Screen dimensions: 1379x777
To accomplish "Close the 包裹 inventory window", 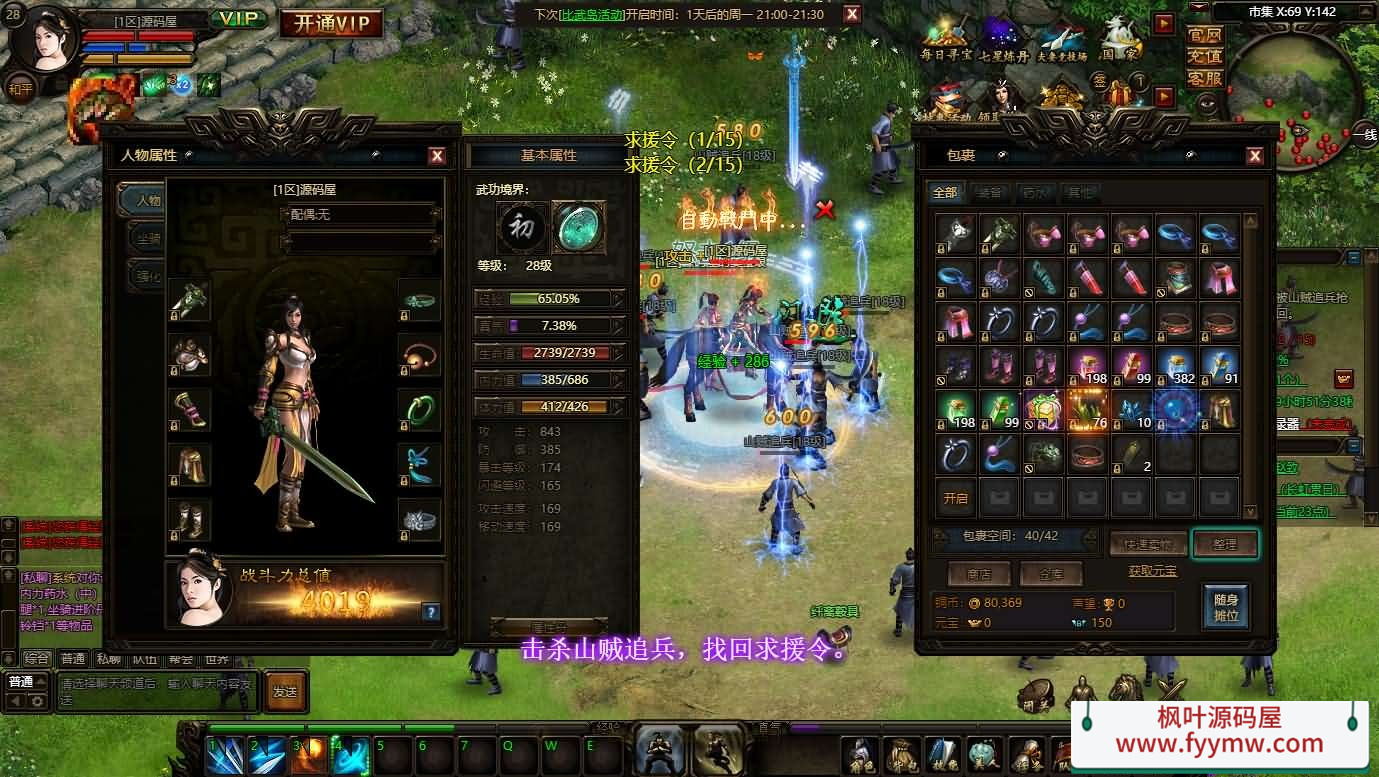I will click(x=1255, y=156).
